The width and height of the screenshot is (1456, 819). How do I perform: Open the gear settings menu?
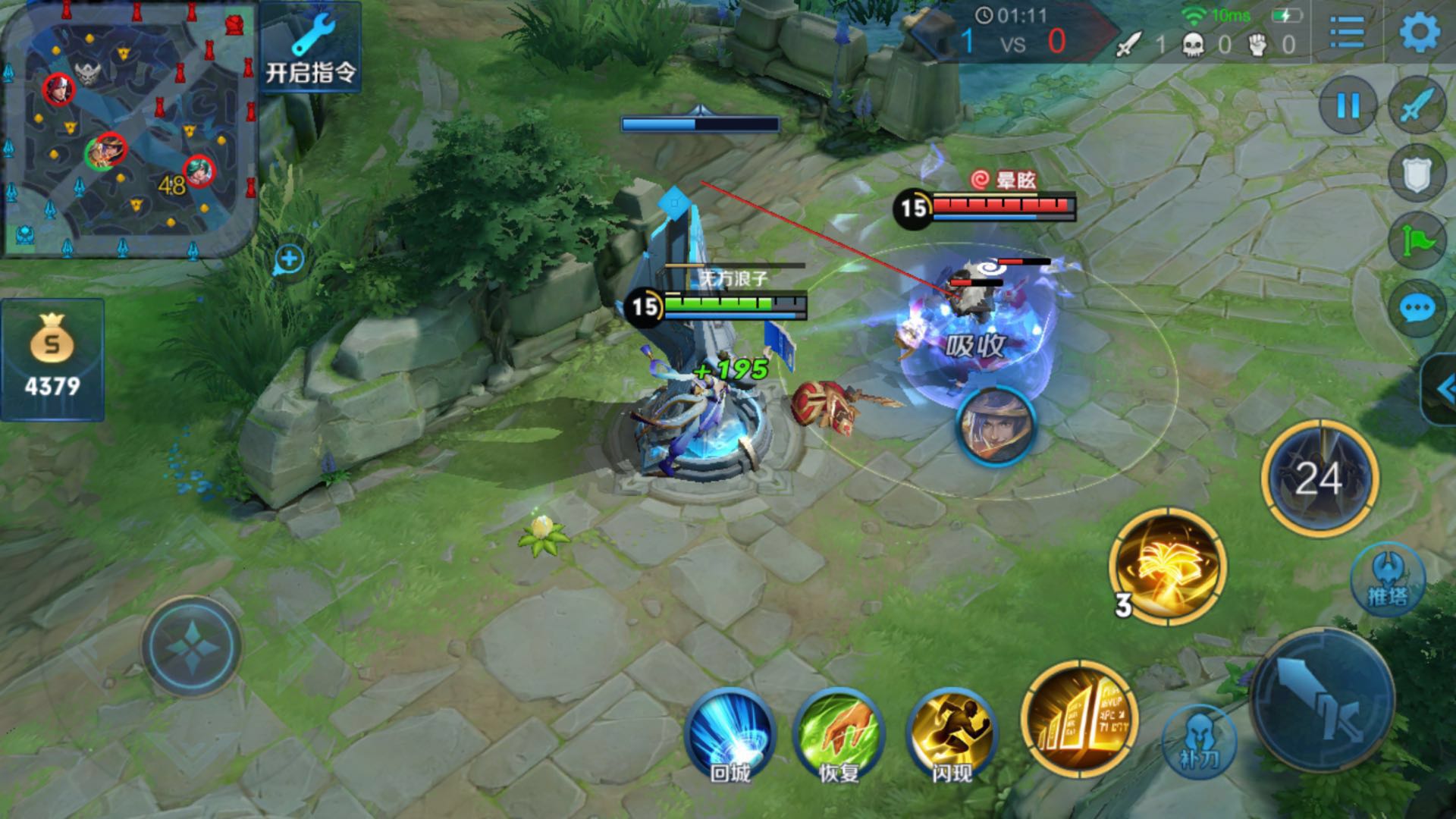point(1419,33)
